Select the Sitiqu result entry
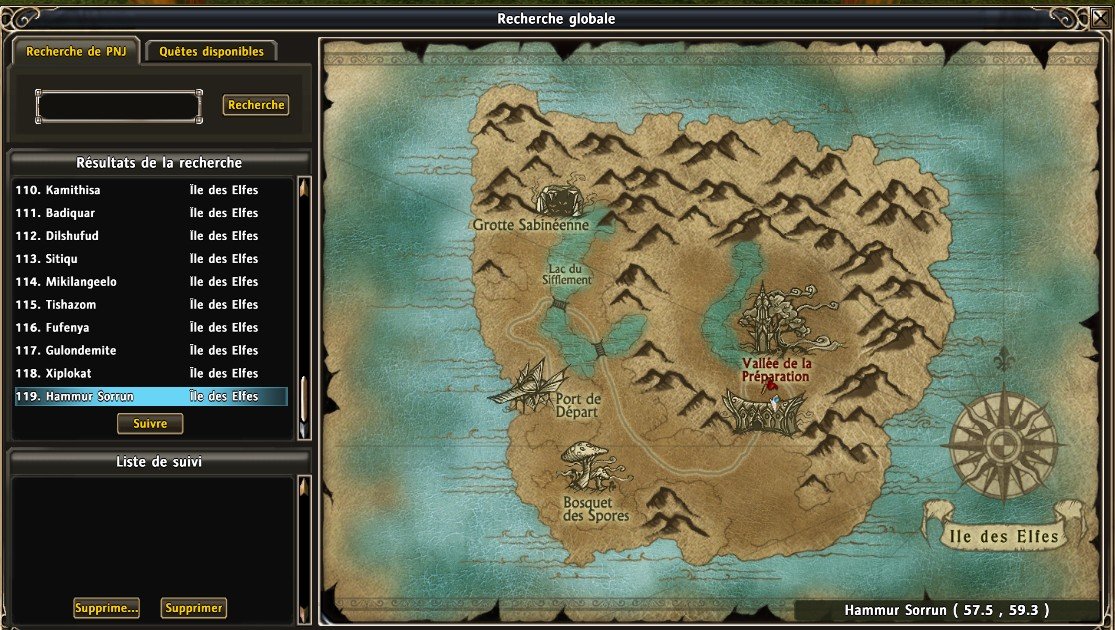The width and height of the screenshot is (1115, 630). click(150, 259)
